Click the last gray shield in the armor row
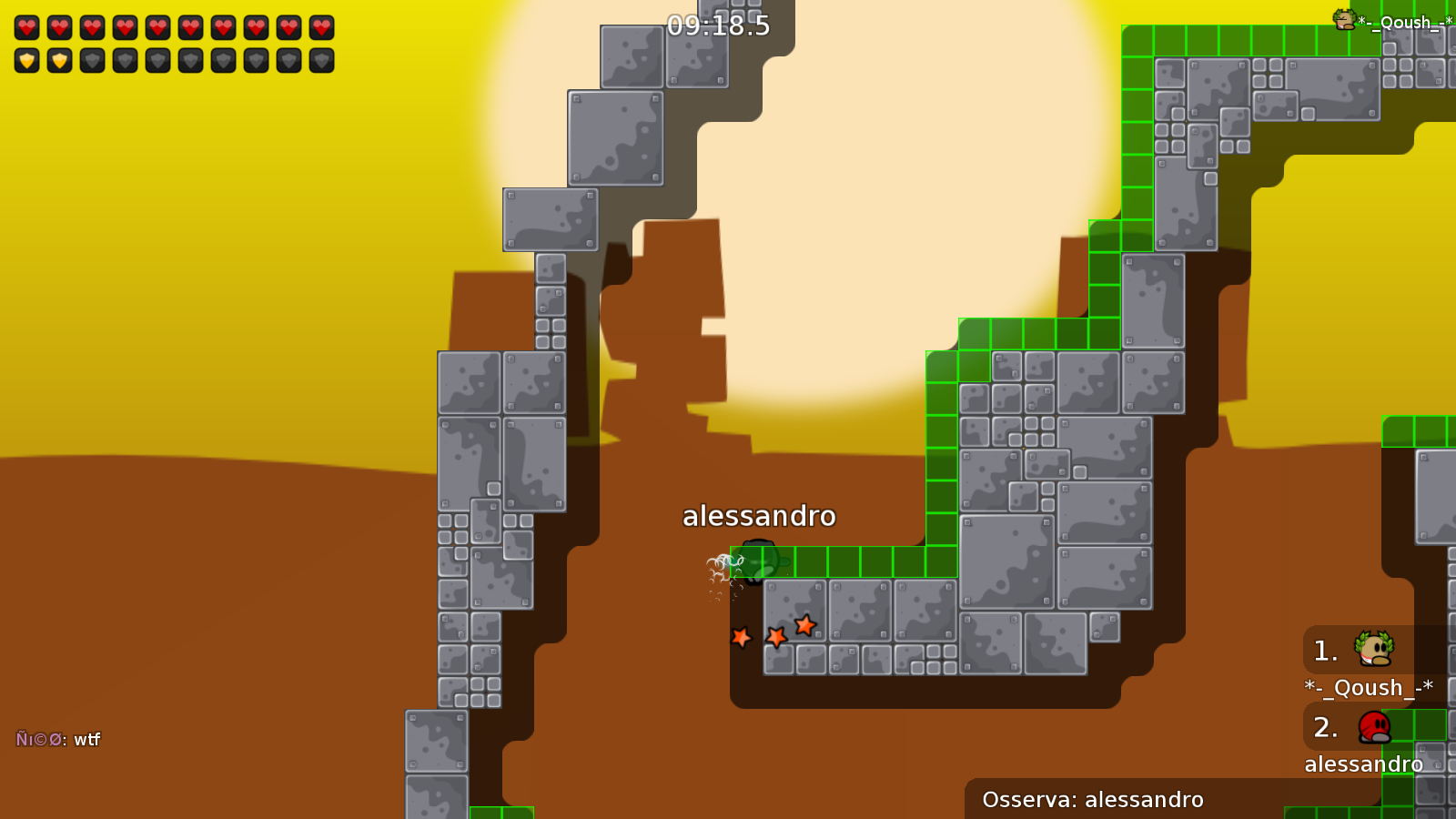 click(x=318, y=62)
